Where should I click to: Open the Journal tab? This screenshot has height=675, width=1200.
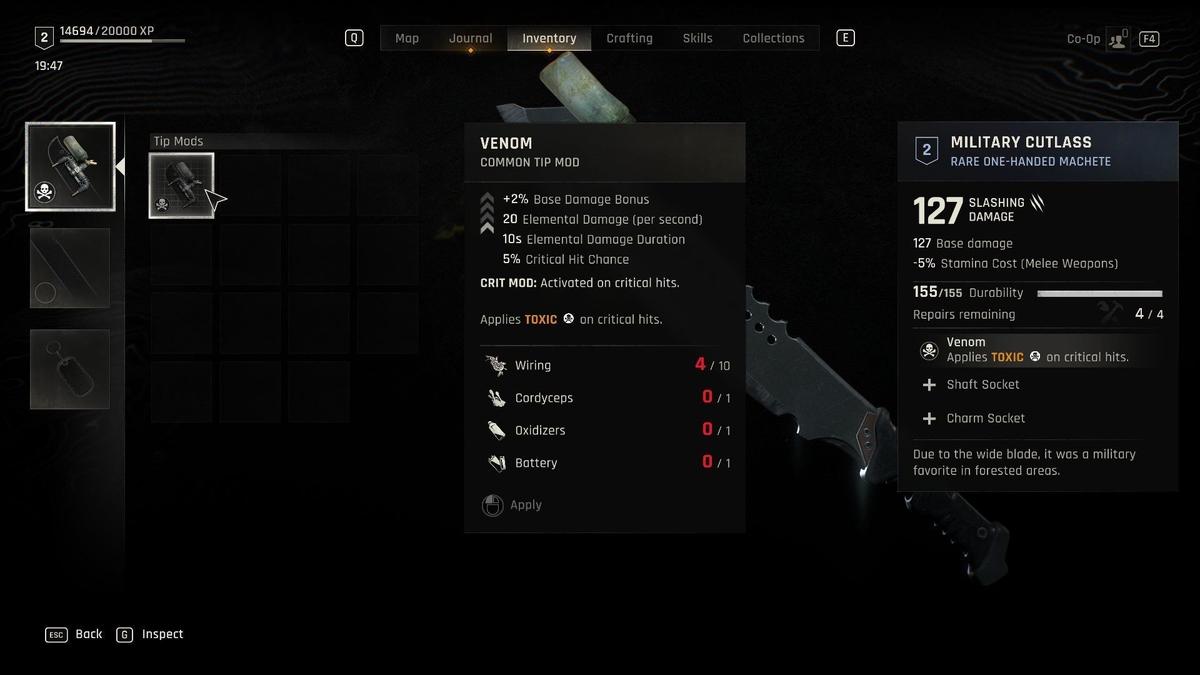(470, 38)
